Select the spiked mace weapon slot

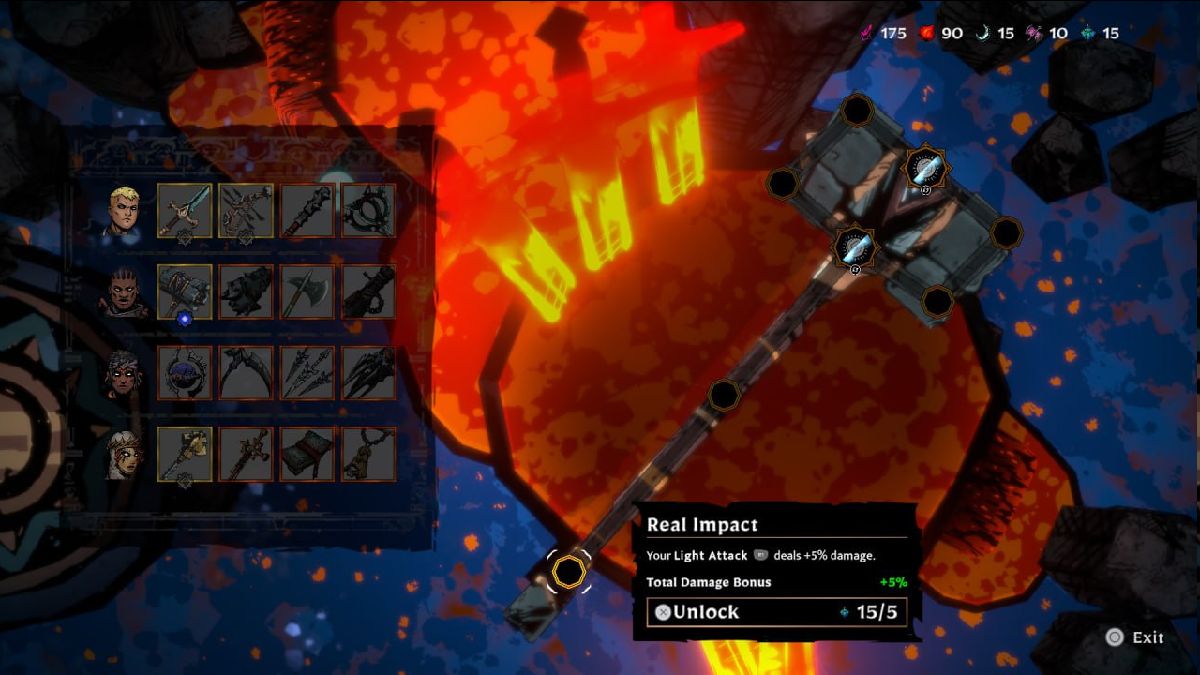307,210
